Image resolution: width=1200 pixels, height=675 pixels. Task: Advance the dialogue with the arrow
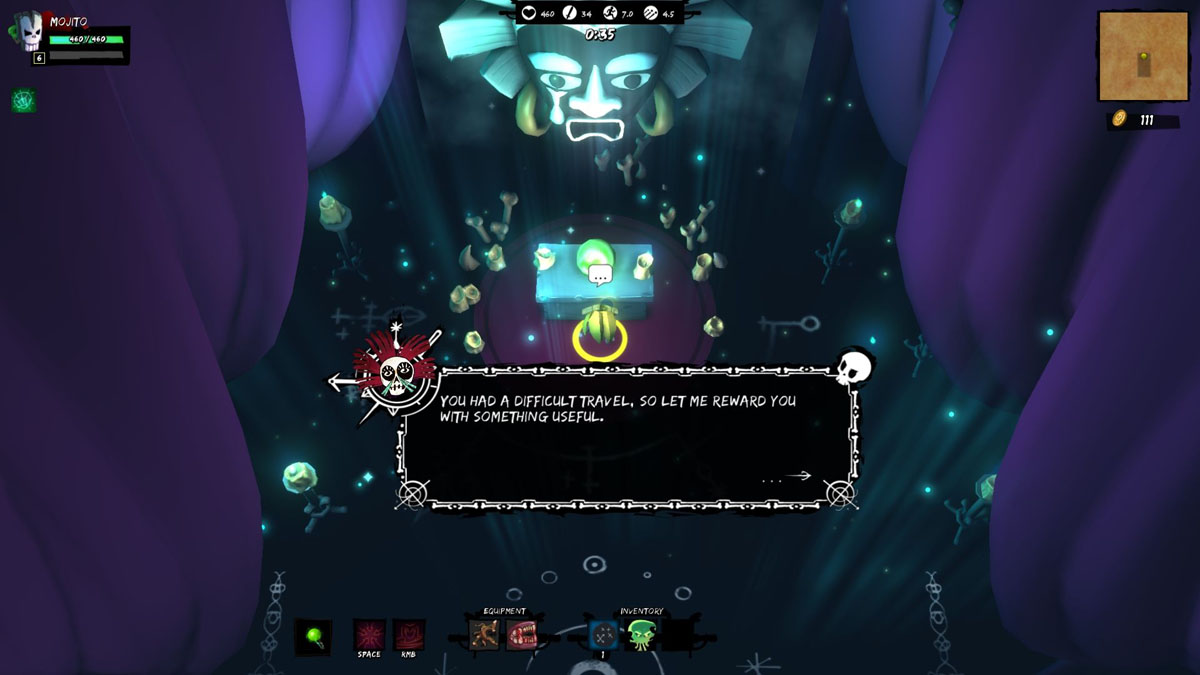point(797,476)
